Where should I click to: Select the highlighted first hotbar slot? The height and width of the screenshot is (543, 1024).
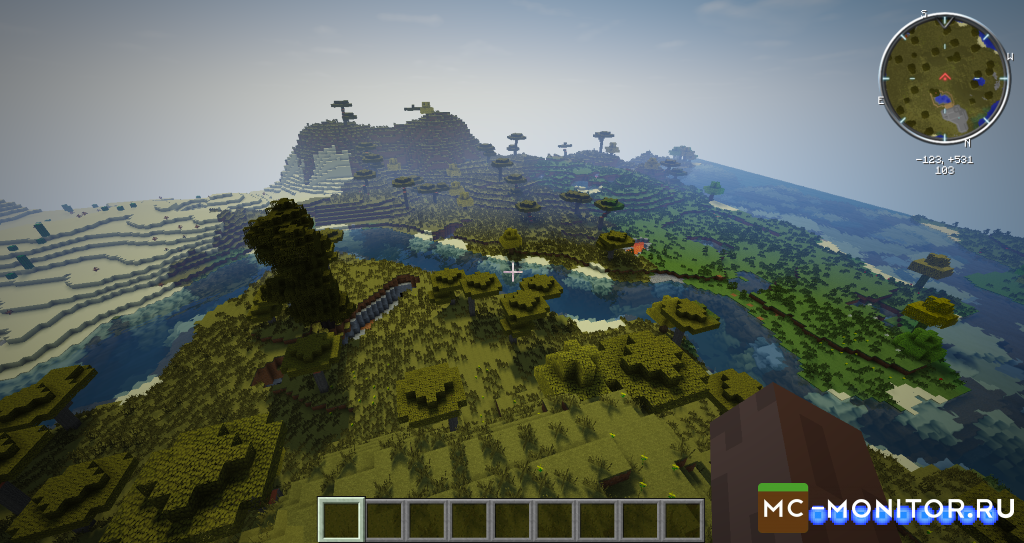click(x=341, y=519)
